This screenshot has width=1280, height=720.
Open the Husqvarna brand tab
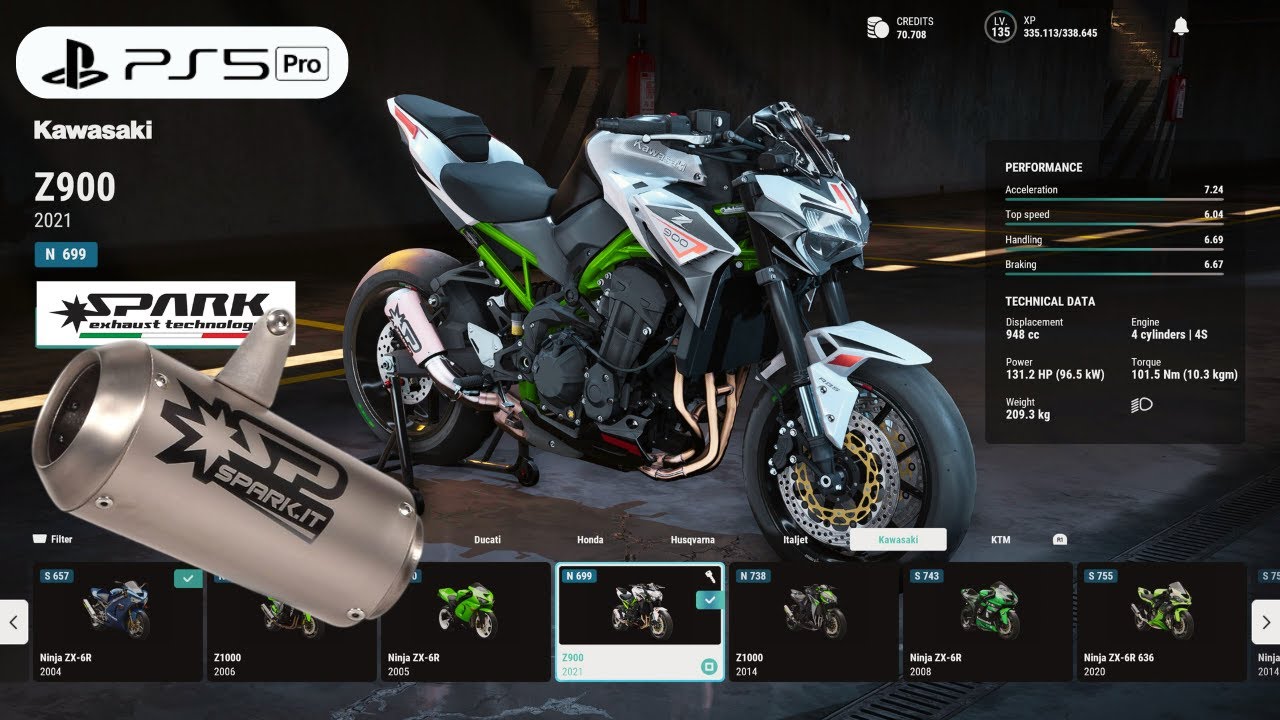pyautogui.click(x=692, y=540)
